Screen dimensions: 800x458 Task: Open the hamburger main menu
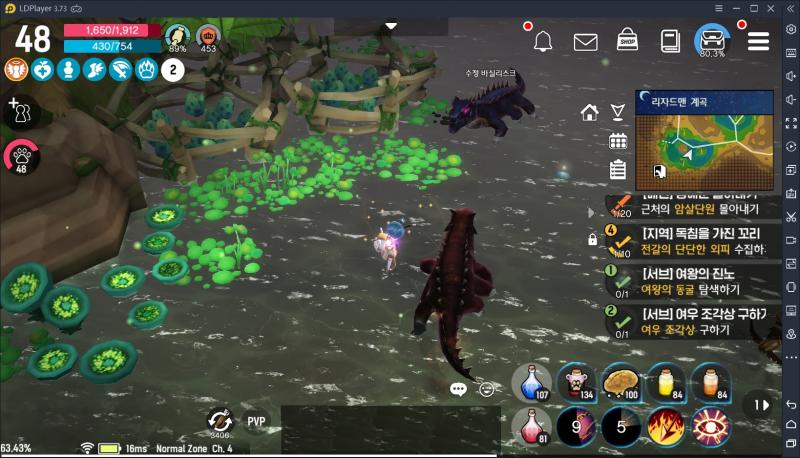point(759,41)
